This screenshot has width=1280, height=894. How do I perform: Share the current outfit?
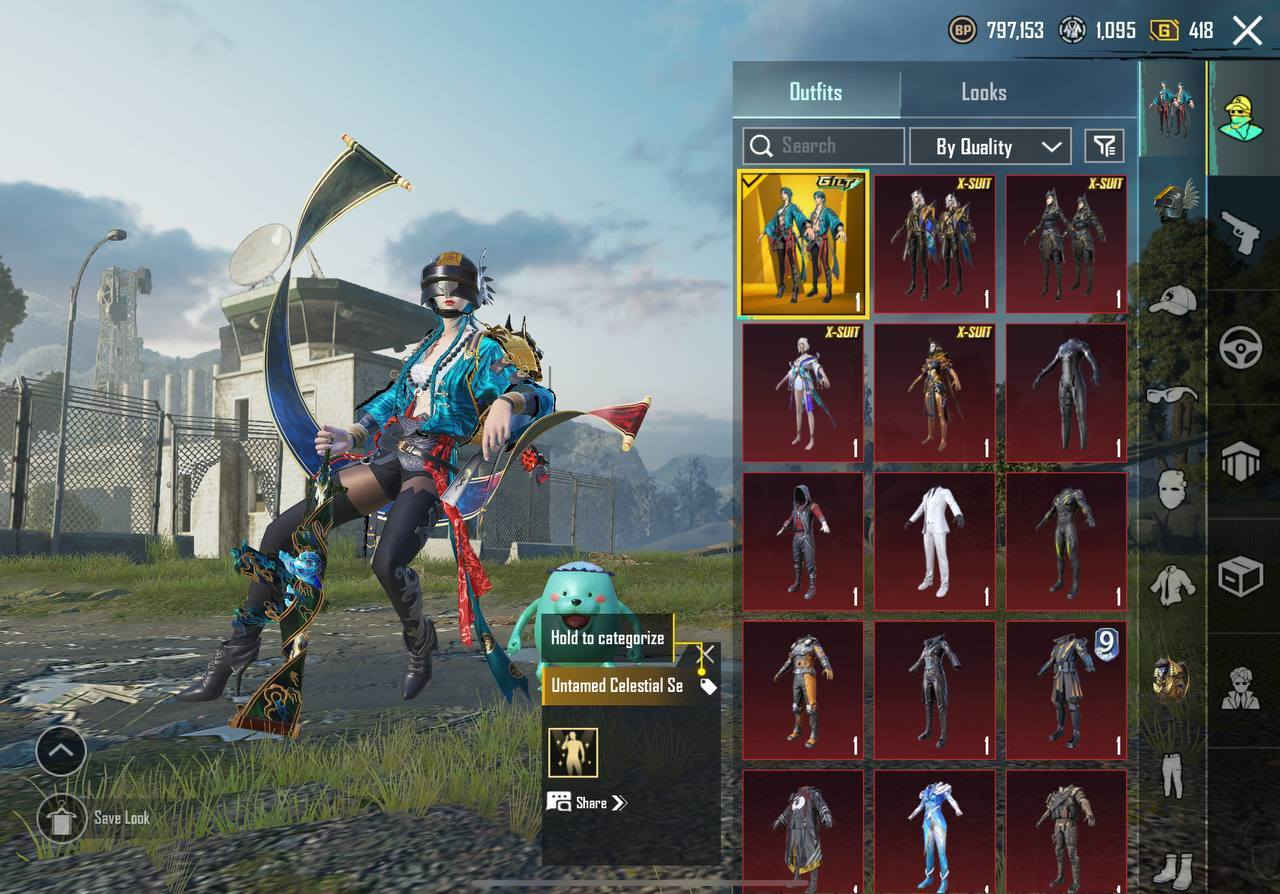coord(587,802)
